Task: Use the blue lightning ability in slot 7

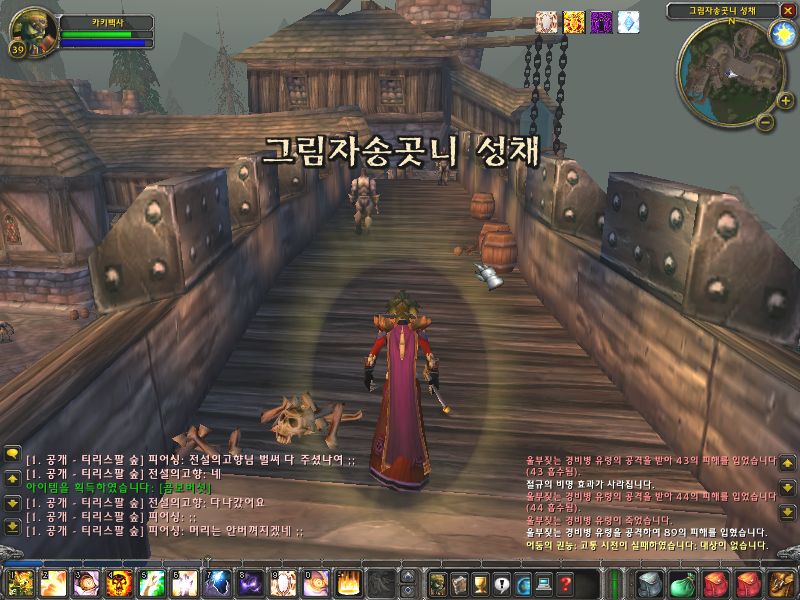Action: 217,582
